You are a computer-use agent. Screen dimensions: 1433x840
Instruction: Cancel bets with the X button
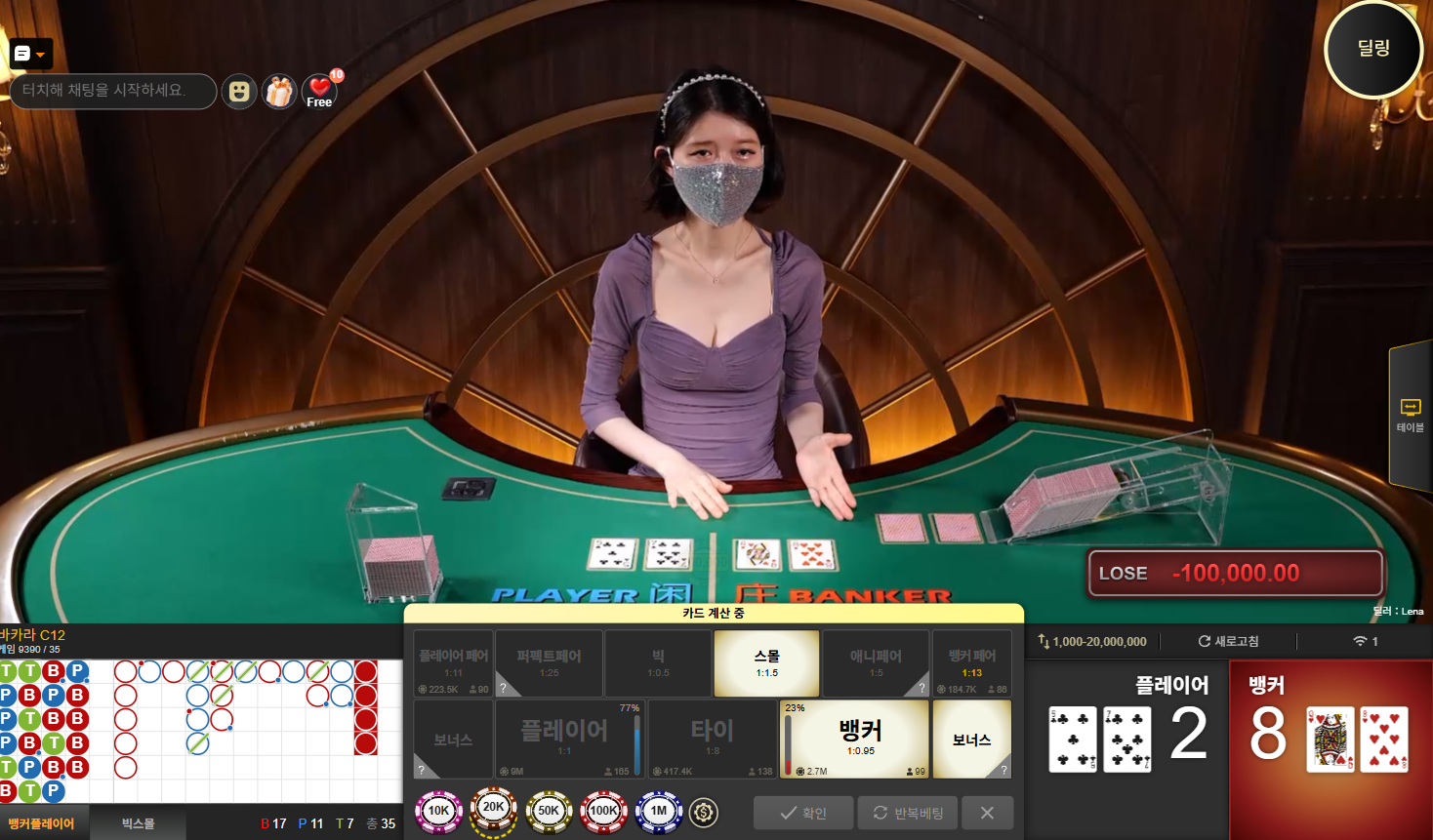pyautogui.click(x=987, y=813)
